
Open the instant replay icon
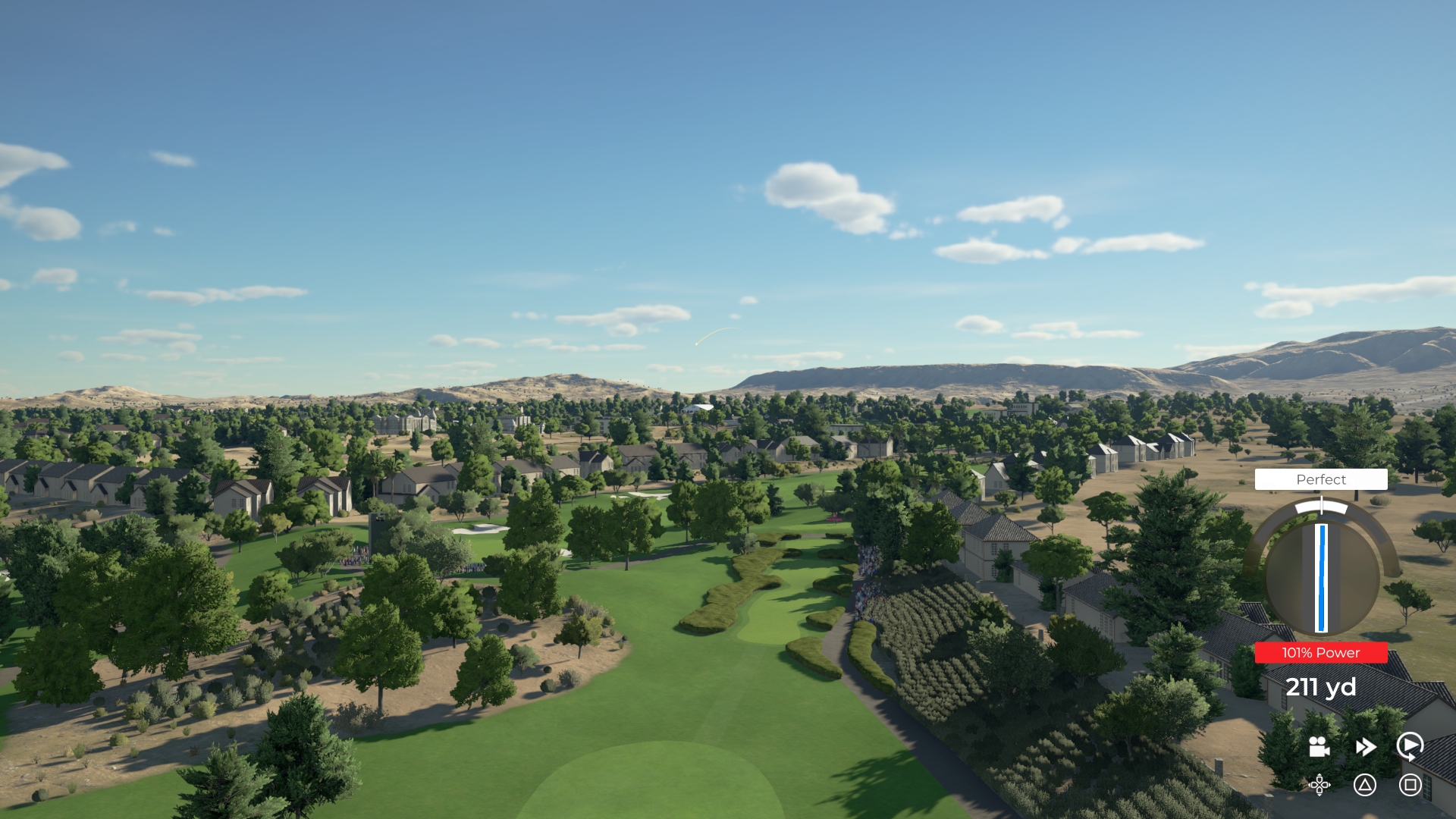coord(1409,747)
